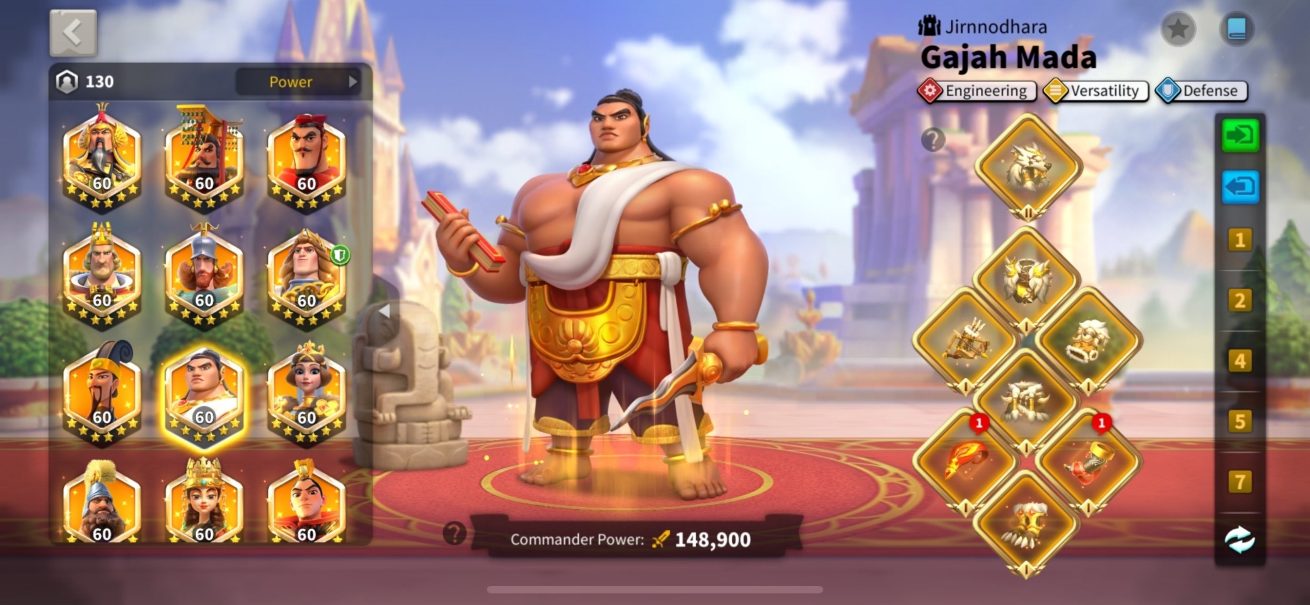Screen dimensions: 1310x605
Task: Open the blue book icon
Action: pyautogui.click(x=1237, y=29)
